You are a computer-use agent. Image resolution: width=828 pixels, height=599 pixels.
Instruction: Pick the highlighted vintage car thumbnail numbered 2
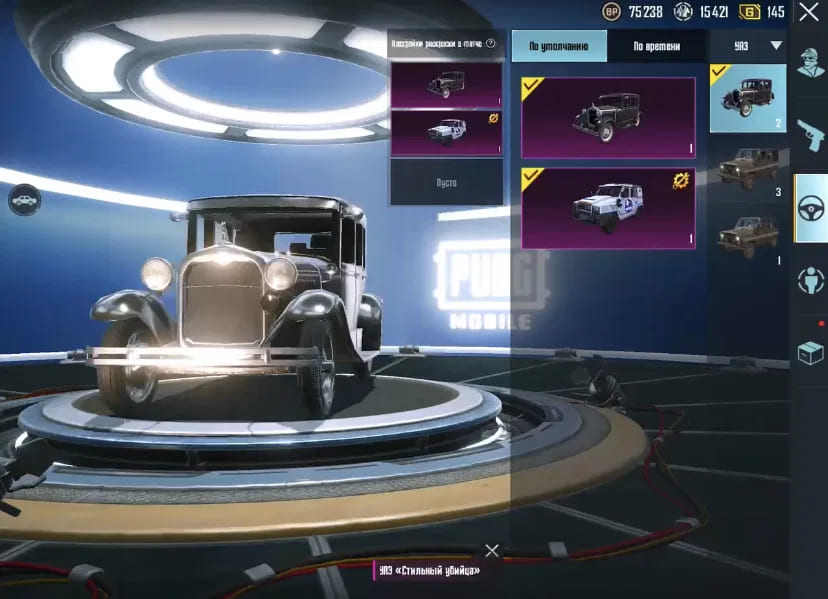pos(748,98)
